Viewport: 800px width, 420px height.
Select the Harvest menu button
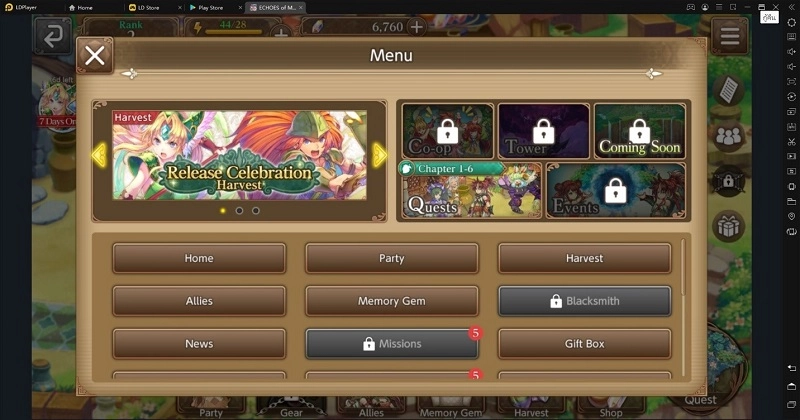[x=584, y=258]
